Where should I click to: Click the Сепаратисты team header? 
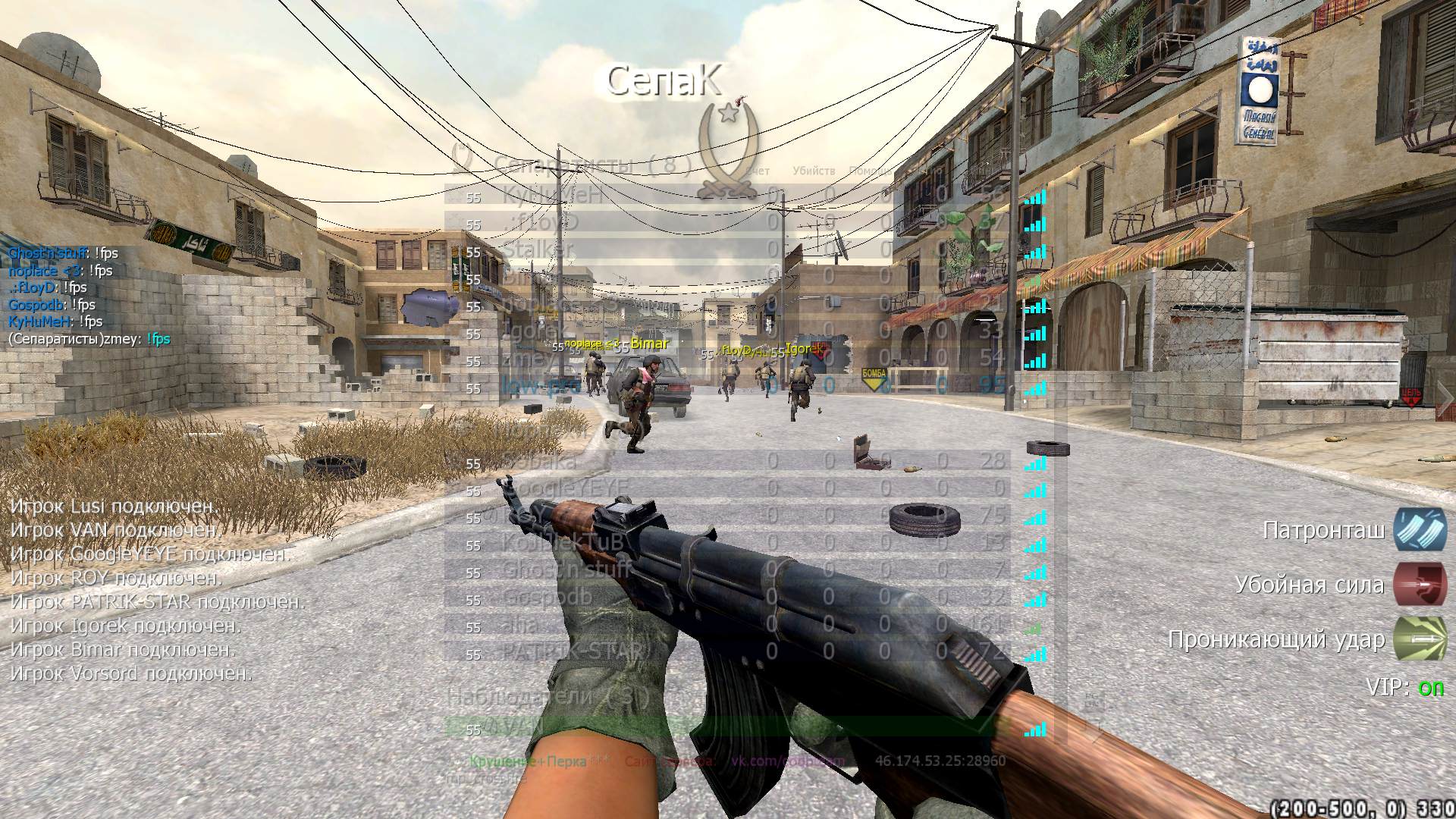pyautogui.click(x=591, y=165)
